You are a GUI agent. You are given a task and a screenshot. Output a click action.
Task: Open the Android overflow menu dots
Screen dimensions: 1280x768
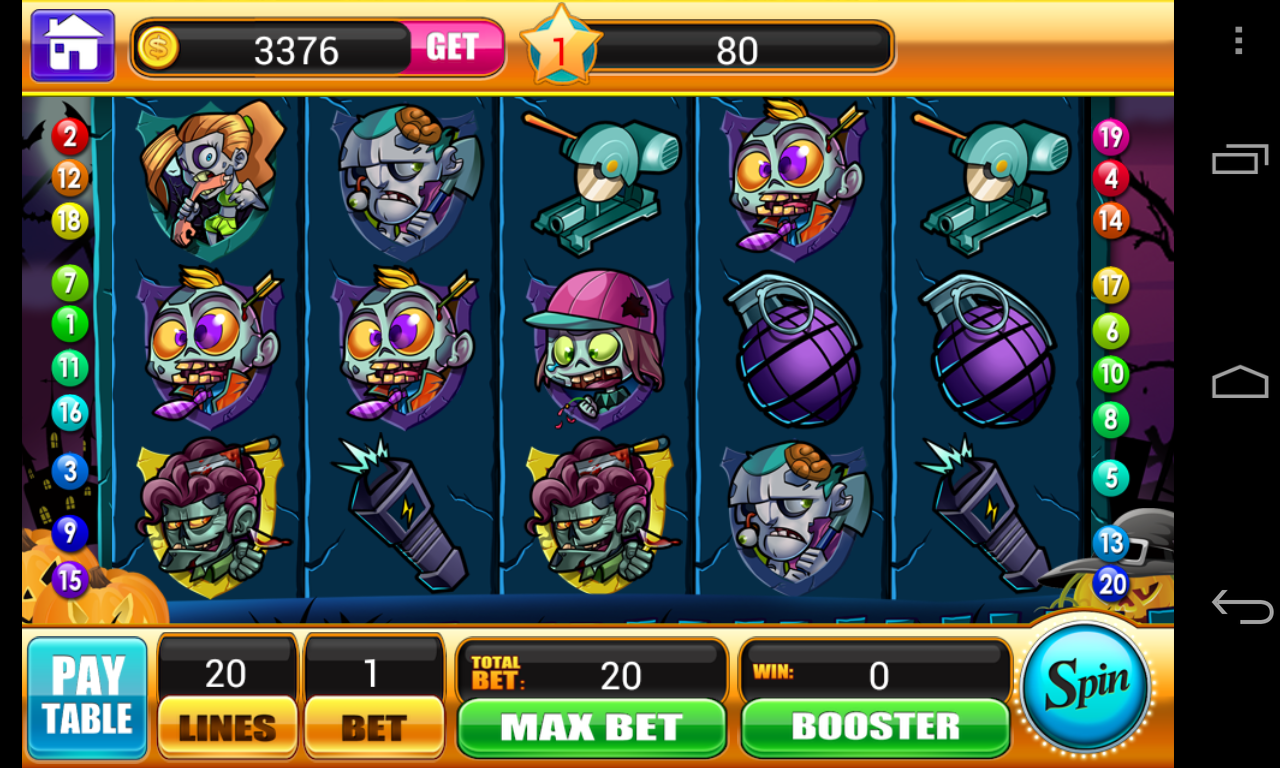1239,41
